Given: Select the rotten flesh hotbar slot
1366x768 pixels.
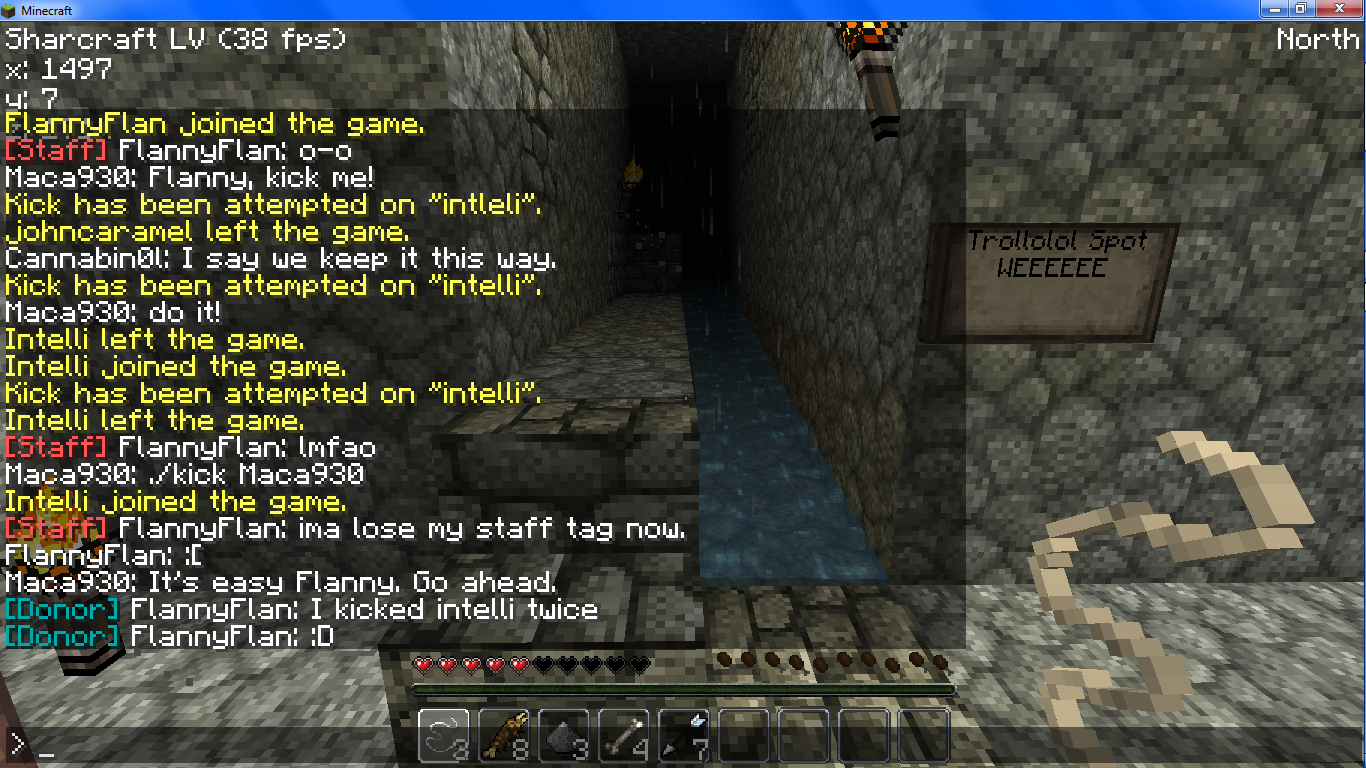Looking at the screenshot, I should tap(504, 736).
